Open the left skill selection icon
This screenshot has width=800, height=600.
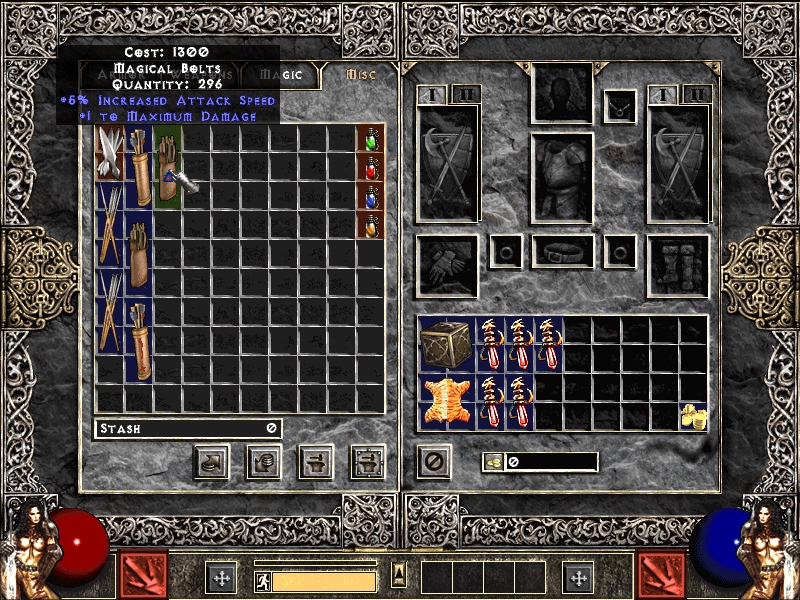click(x=144, y=575)
